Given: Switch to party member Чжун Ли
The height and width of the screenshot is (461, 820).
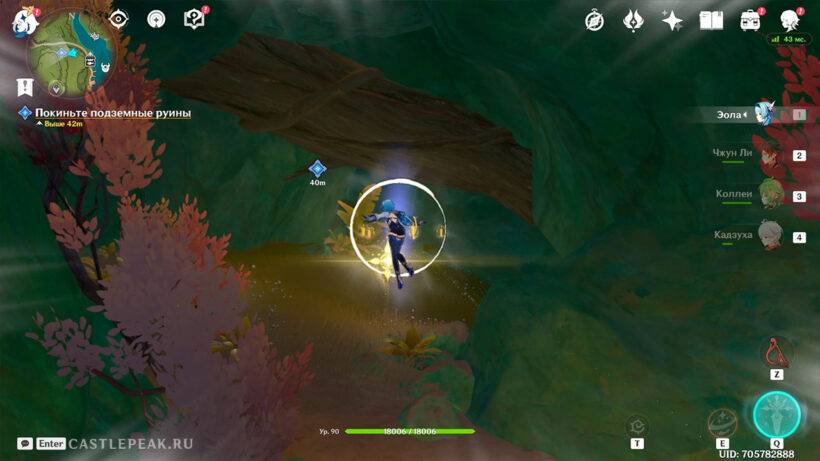Looking at the screenshot, I should click(768, 155).
